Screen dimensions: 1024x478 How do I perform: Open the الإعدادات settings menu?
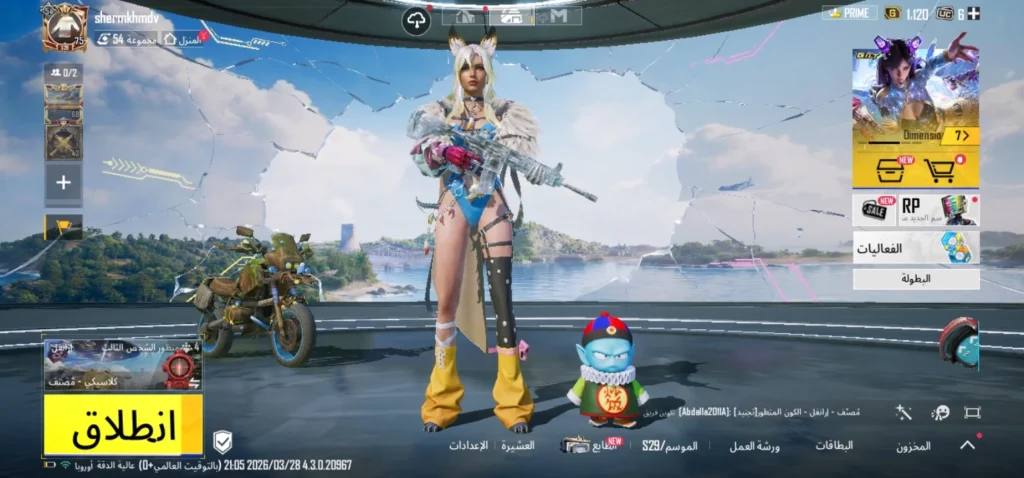(x=468, y=445)
